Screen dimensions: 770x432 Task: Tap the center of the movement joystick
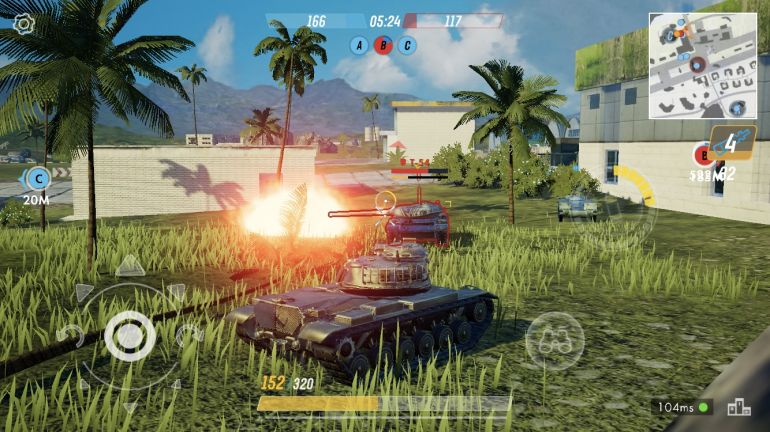click(x=129, y=336)
